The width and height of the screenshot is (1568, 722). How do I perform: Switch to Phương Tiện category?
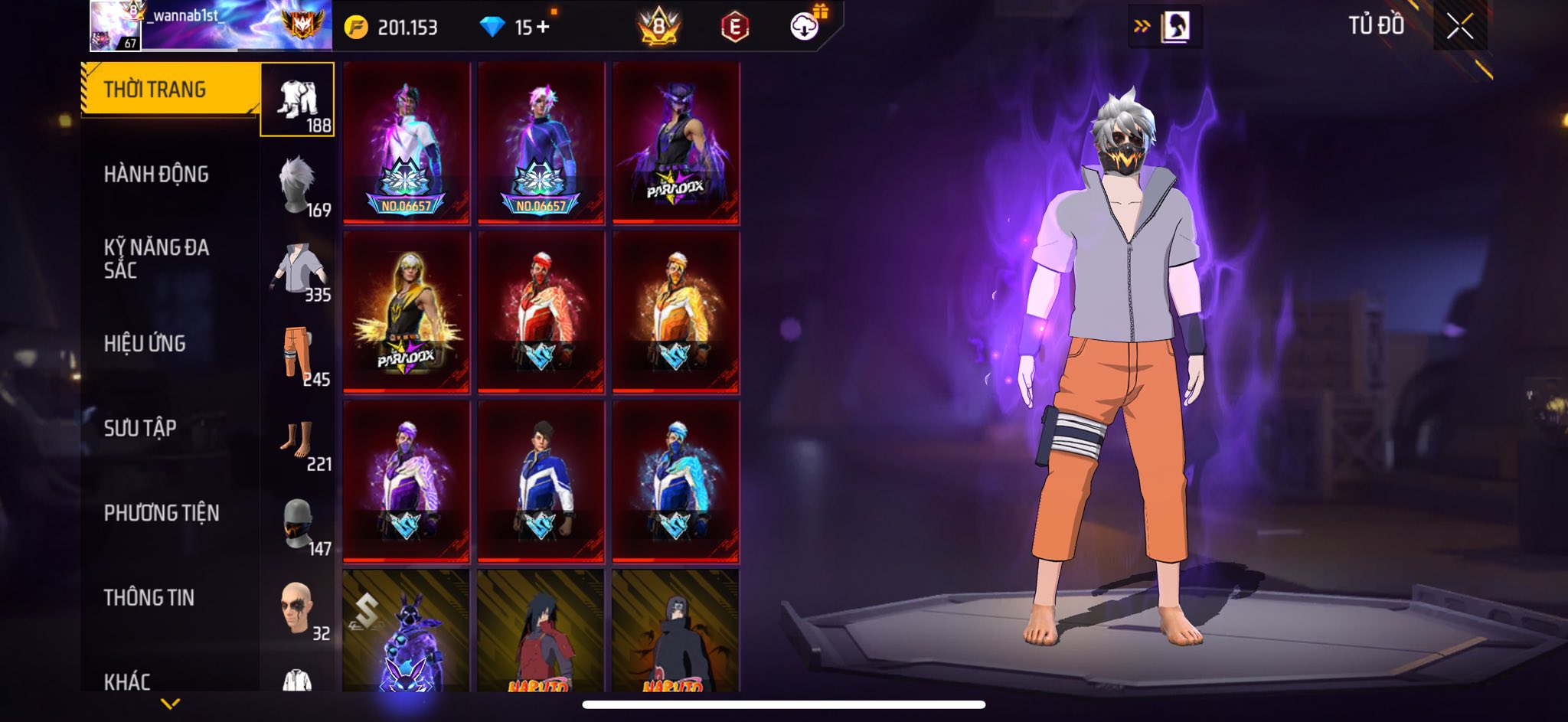[x=162, y=513]
